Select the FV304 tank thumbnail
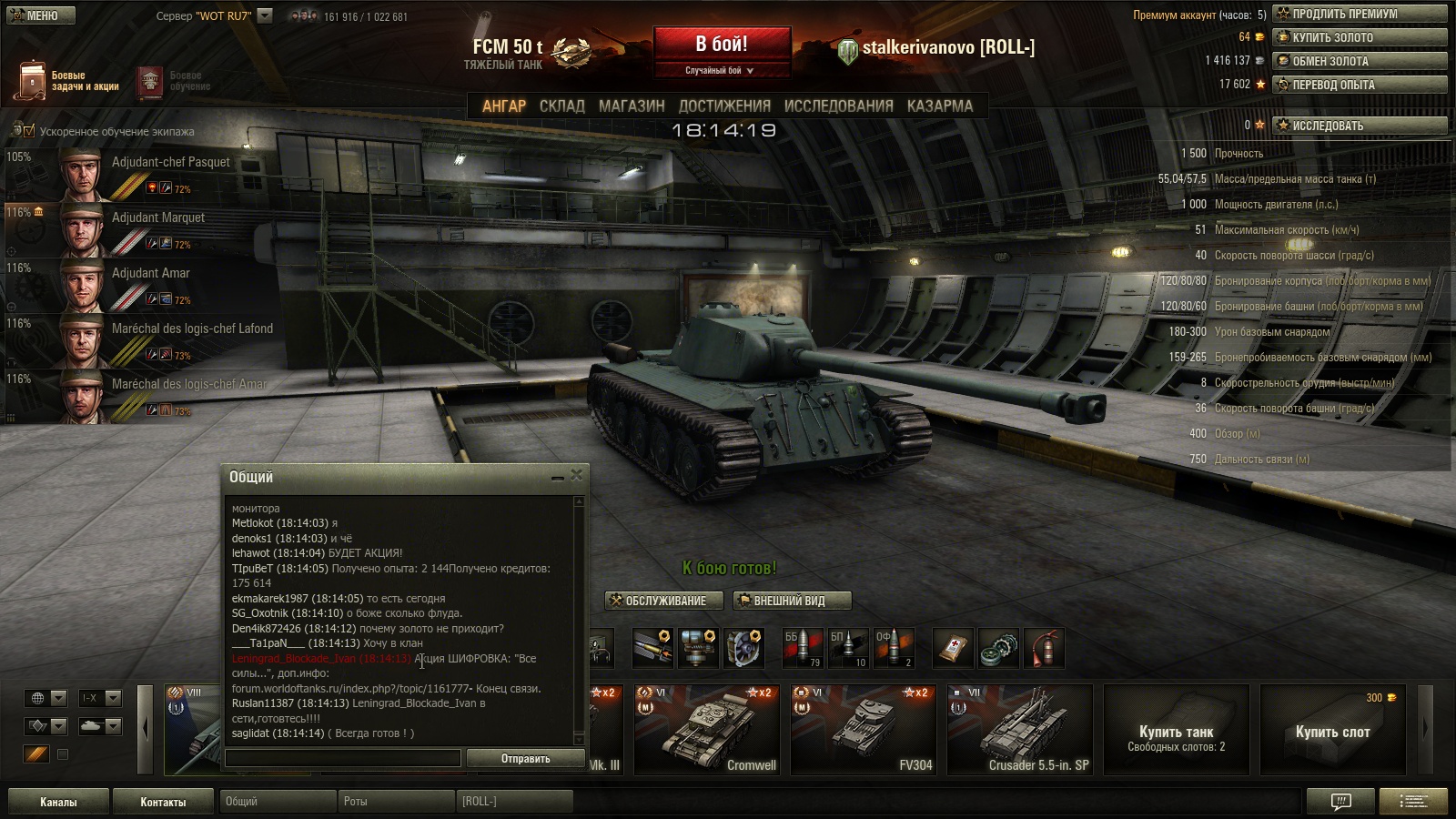This screenshot has height=819, width=1456. click(x=863, y=730)
